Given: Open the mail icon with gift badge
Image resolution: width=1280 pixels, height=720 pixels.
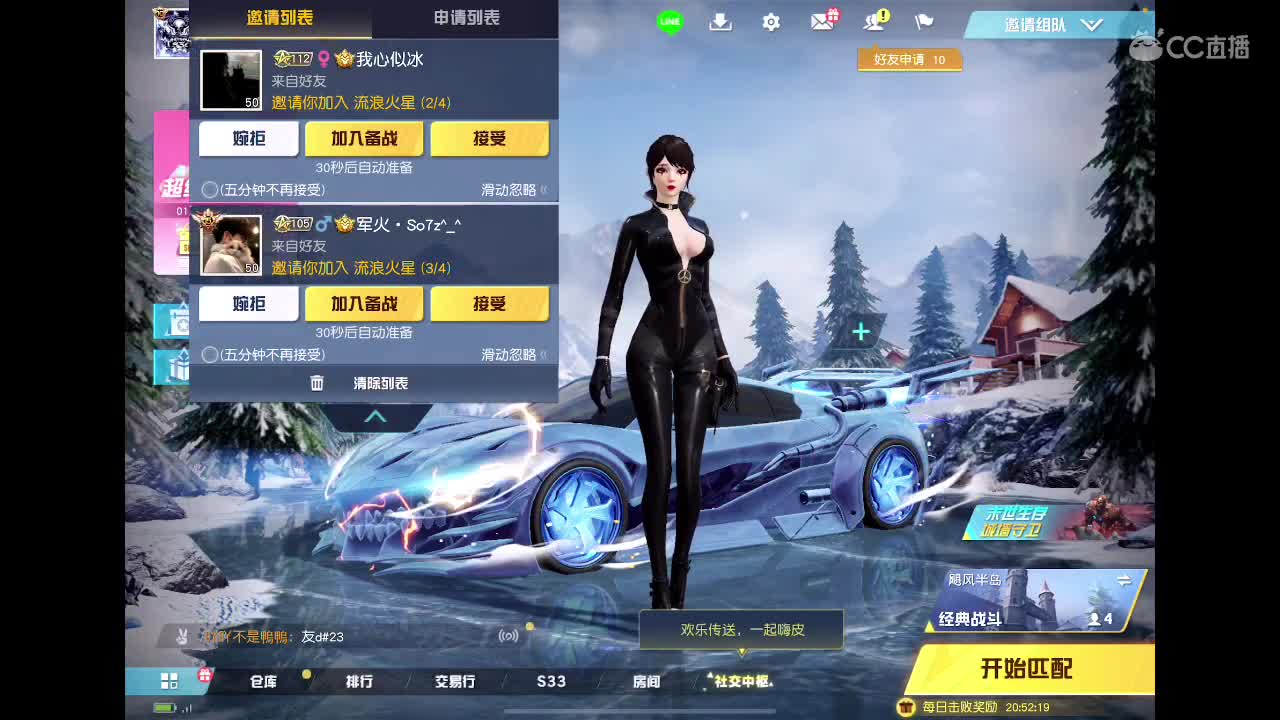Looking at the screenshot, I should pyautogui.click(x=822, y=20).
